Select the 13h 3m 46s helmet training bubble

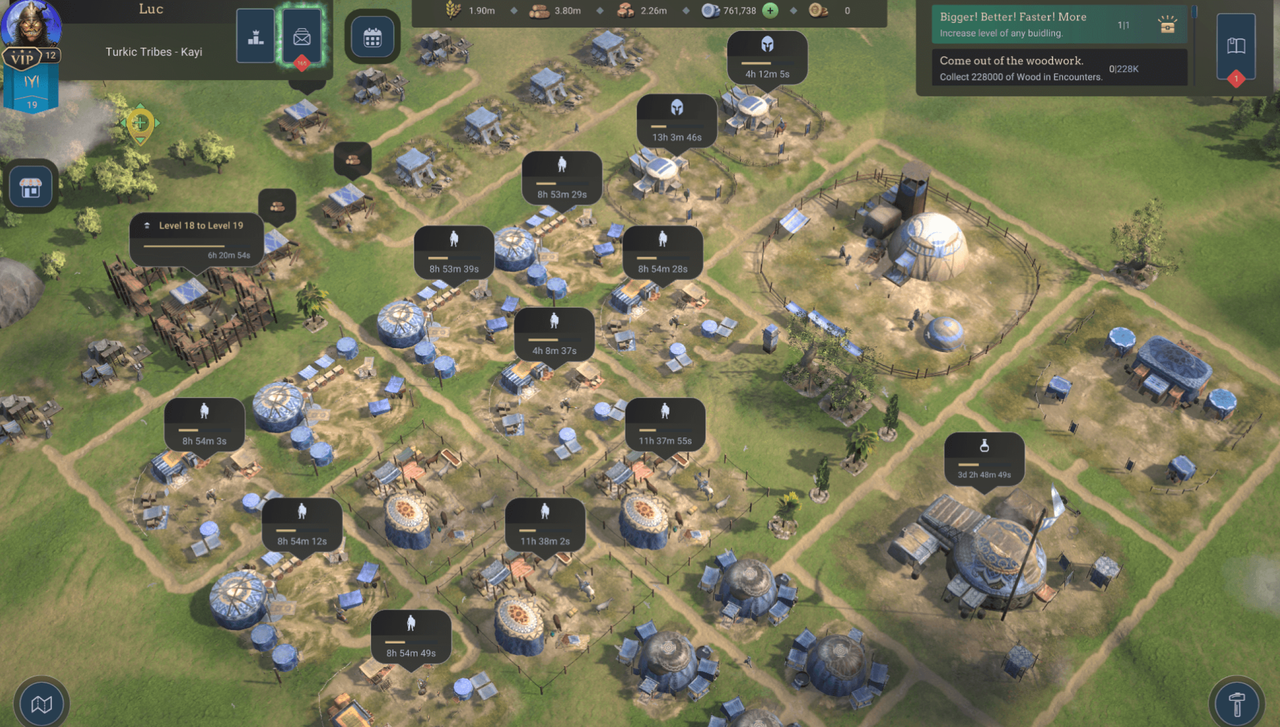(677, 121)
